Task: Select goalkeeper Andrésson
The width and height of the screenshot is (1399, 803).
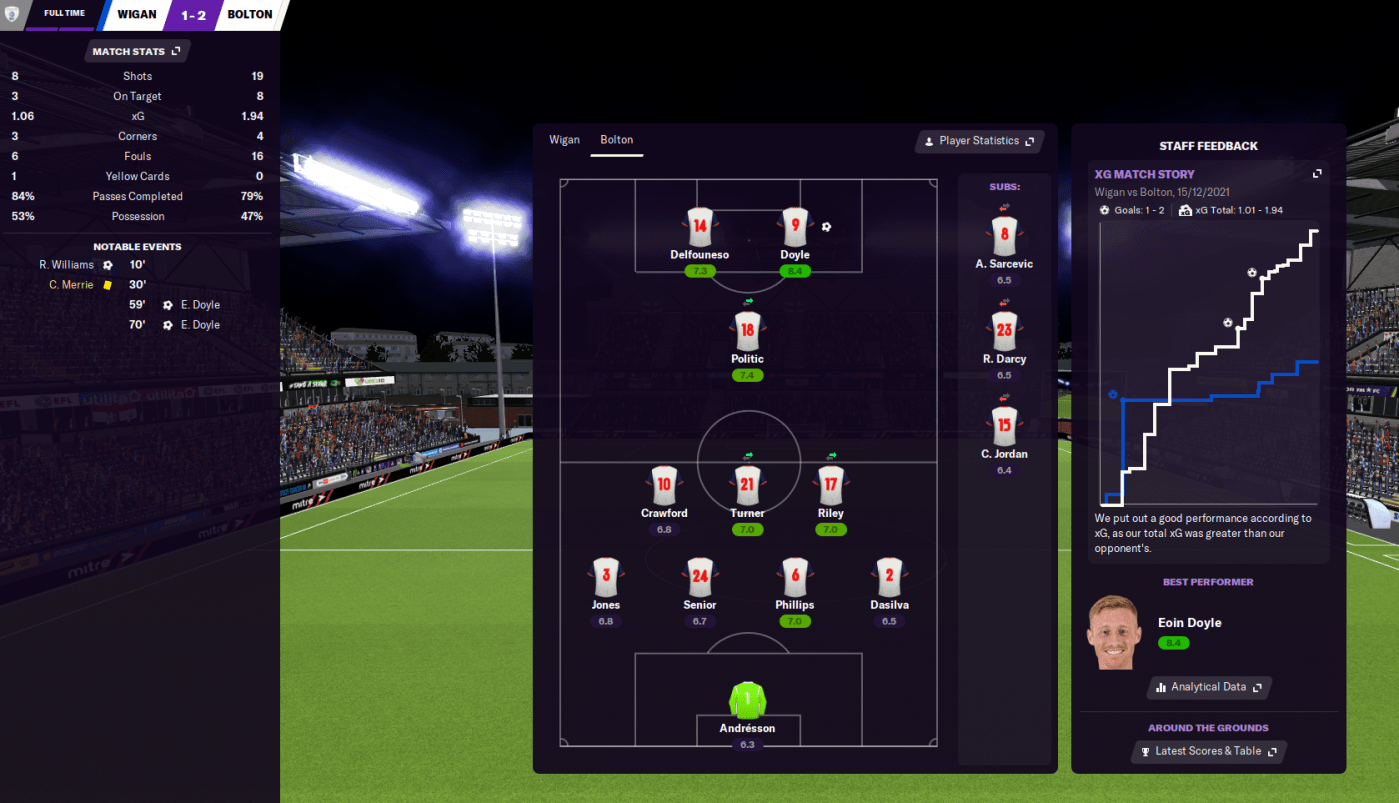Action: (x=747, y=701)
